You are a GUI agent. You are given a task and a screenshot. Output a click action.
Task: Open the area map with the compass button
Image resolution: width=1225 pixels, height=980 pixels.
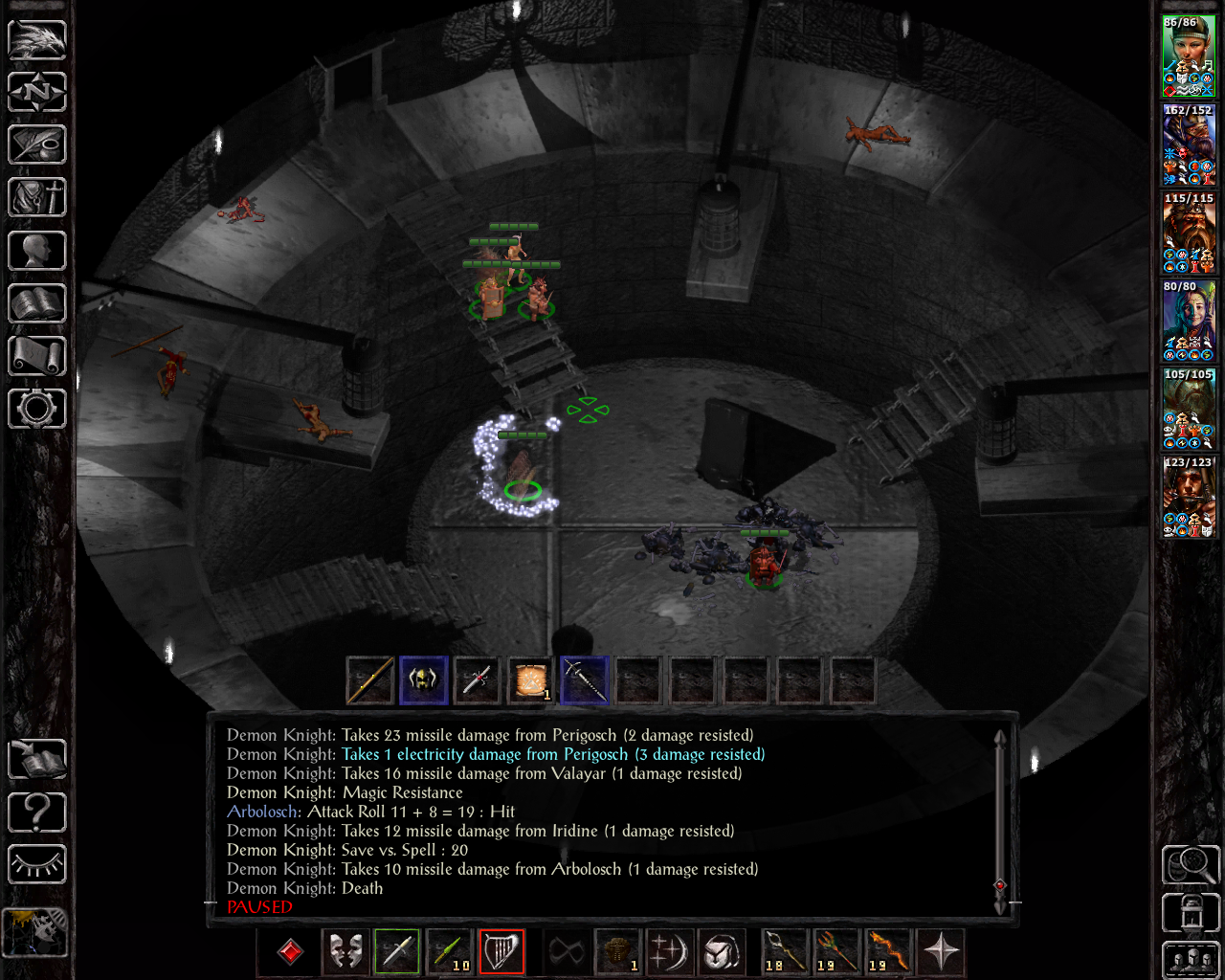tap(37, 93)
